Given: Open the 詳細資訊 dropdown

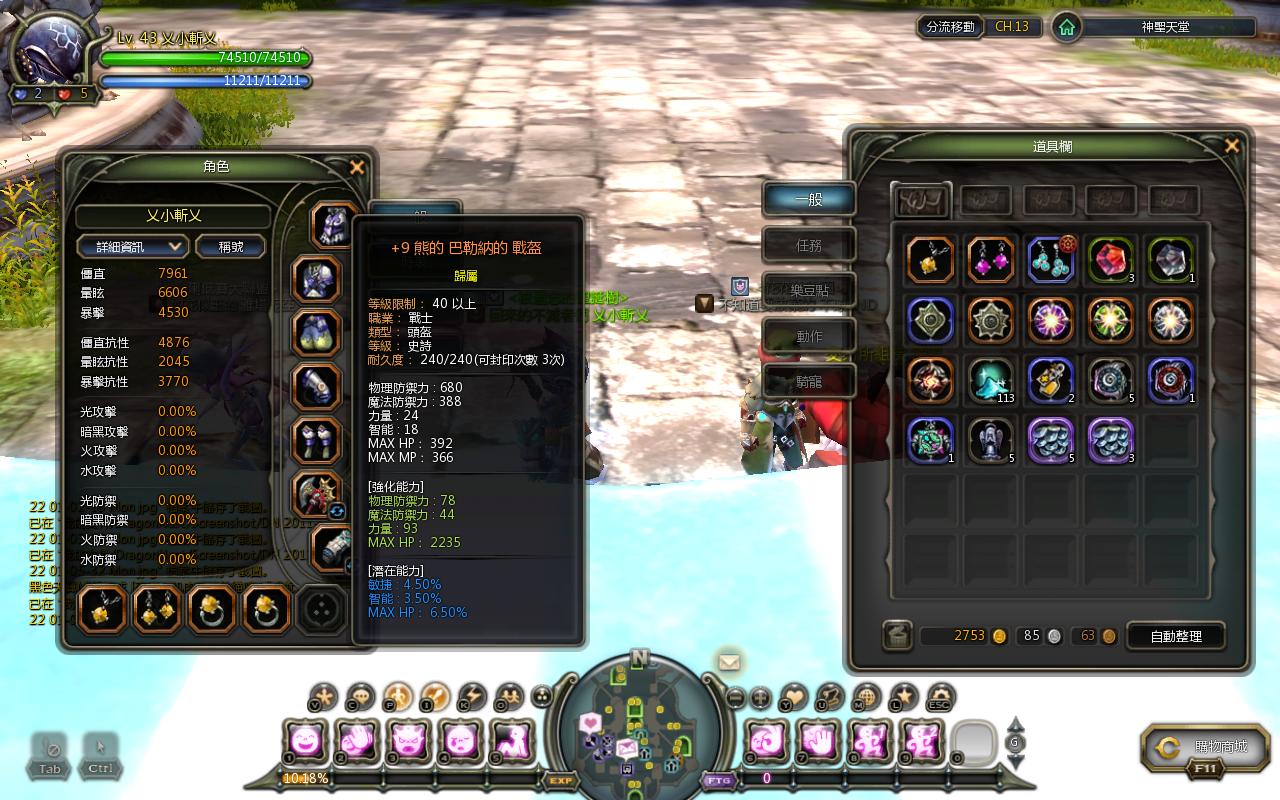Looking at the screenshot, I should pyautogui.click(x=133, y=247).
